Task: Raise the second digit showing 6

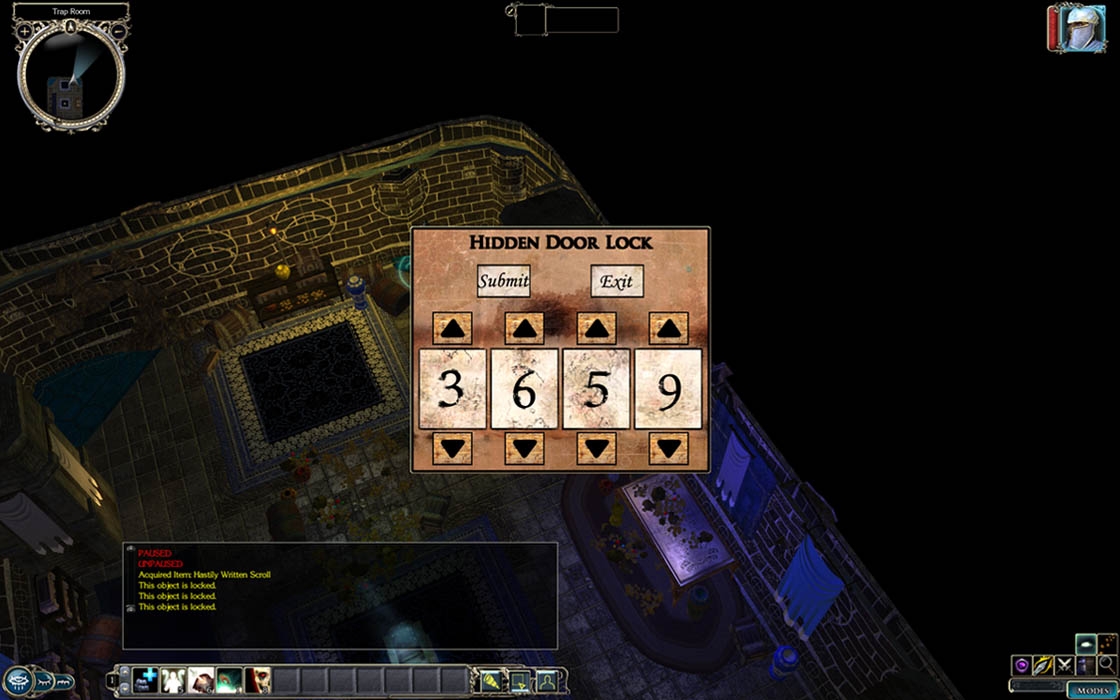Action: tap(524, 328)
